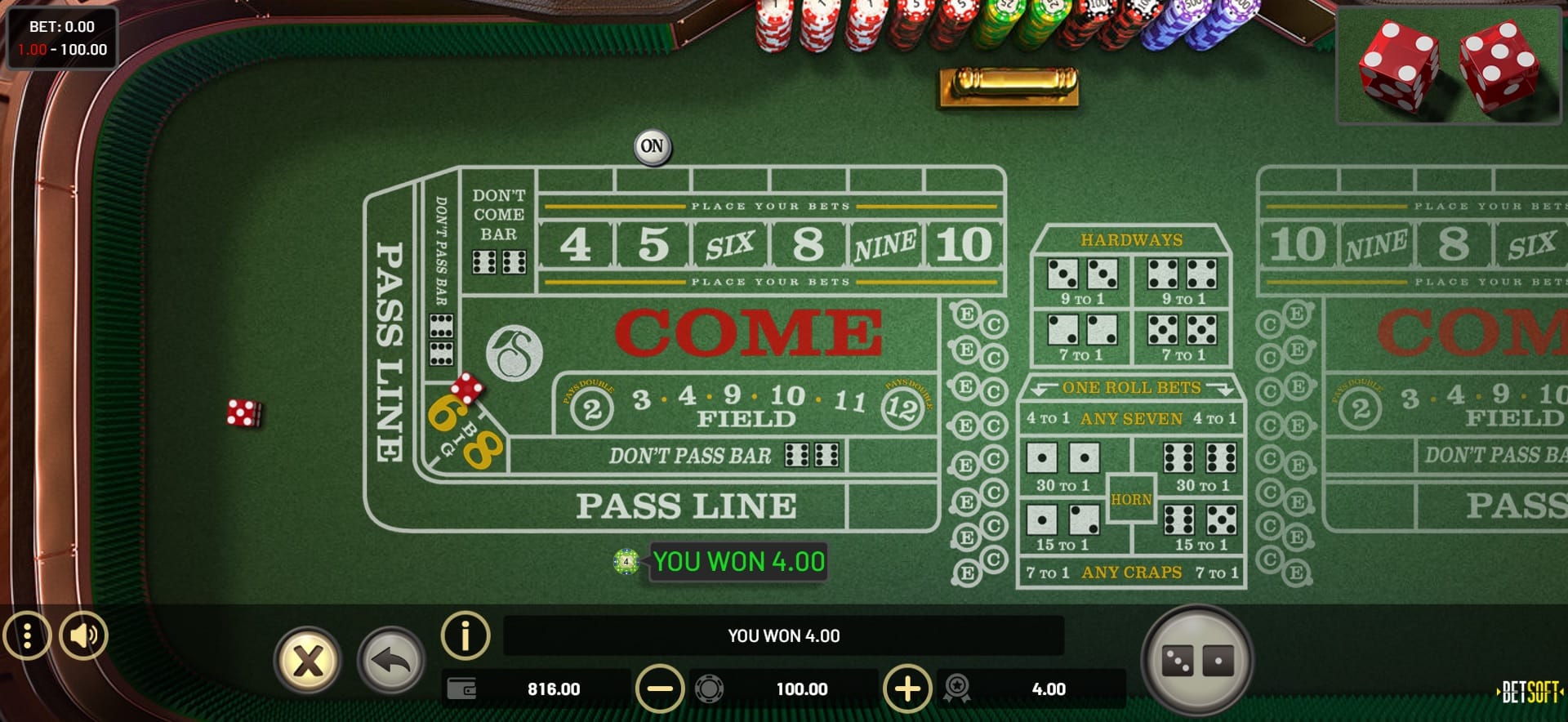
Task: Place a bet on the left 8 box
Action: coord(808,244)
